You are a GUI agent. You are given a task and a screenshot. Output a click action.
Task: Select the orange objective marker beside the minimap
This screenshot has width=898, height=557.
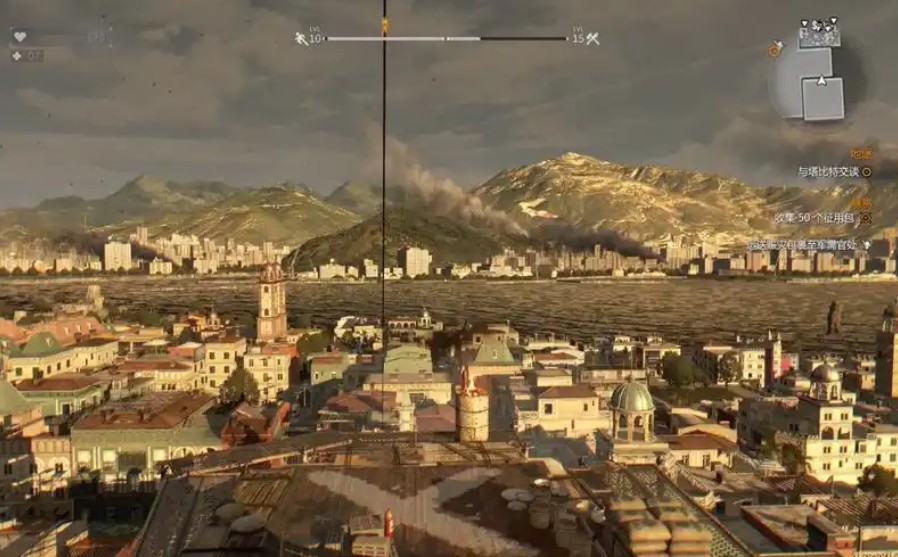click(x=775, y=48)
